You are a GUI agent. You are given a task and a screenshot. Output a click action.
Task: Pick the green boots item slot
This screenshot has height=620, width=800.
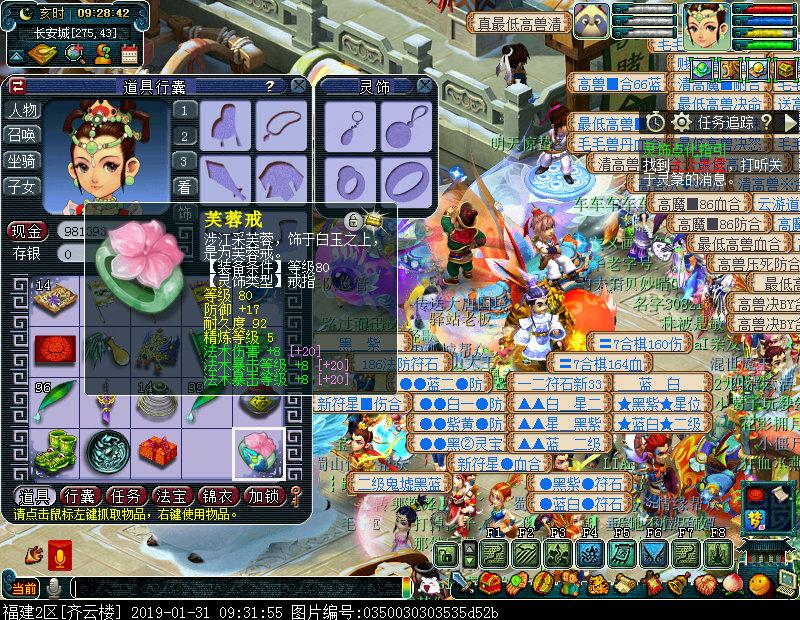point(51,452)
